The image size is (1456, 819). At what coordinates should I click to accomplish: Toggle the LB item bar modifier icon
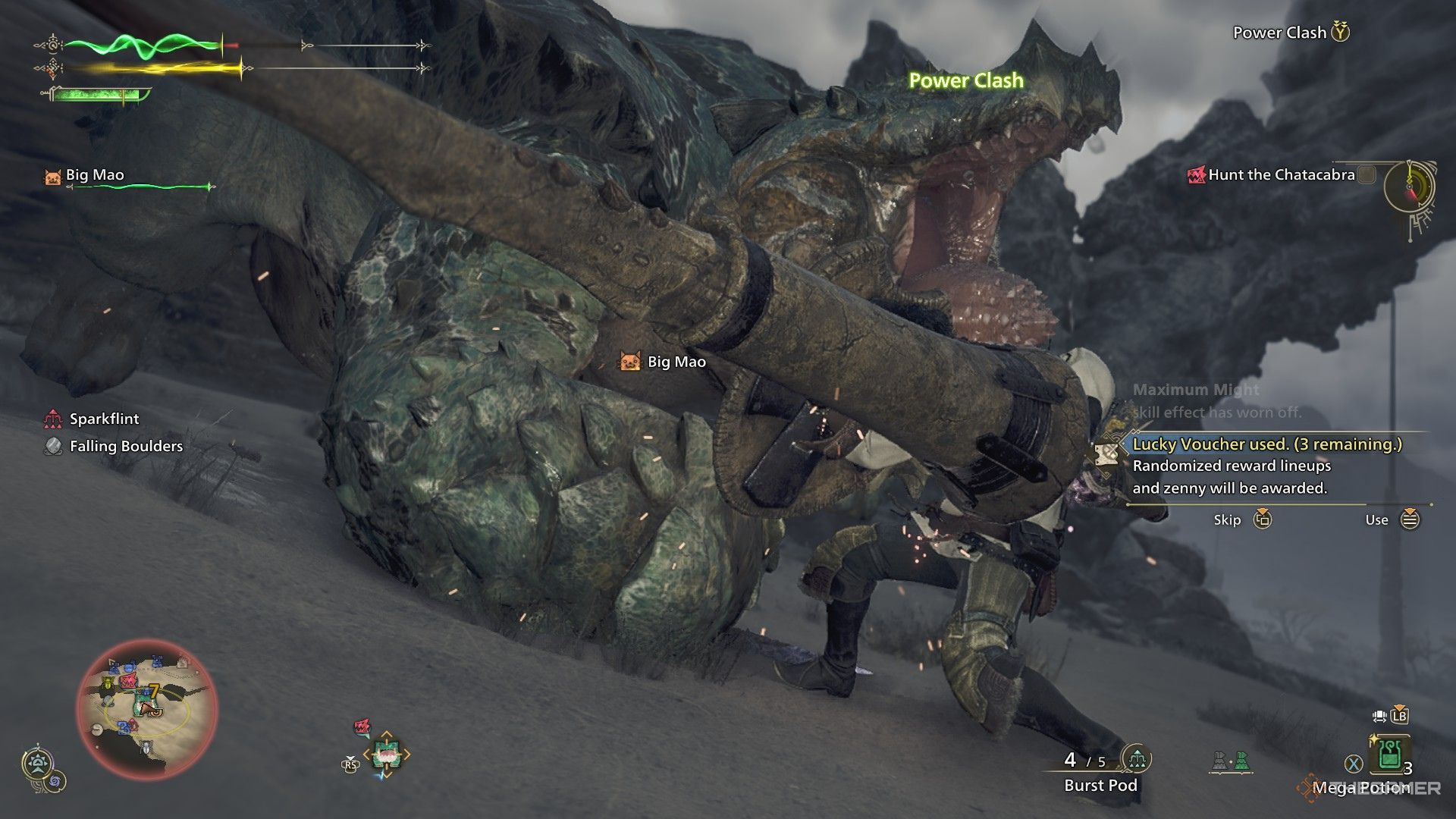coord(1400,717)
